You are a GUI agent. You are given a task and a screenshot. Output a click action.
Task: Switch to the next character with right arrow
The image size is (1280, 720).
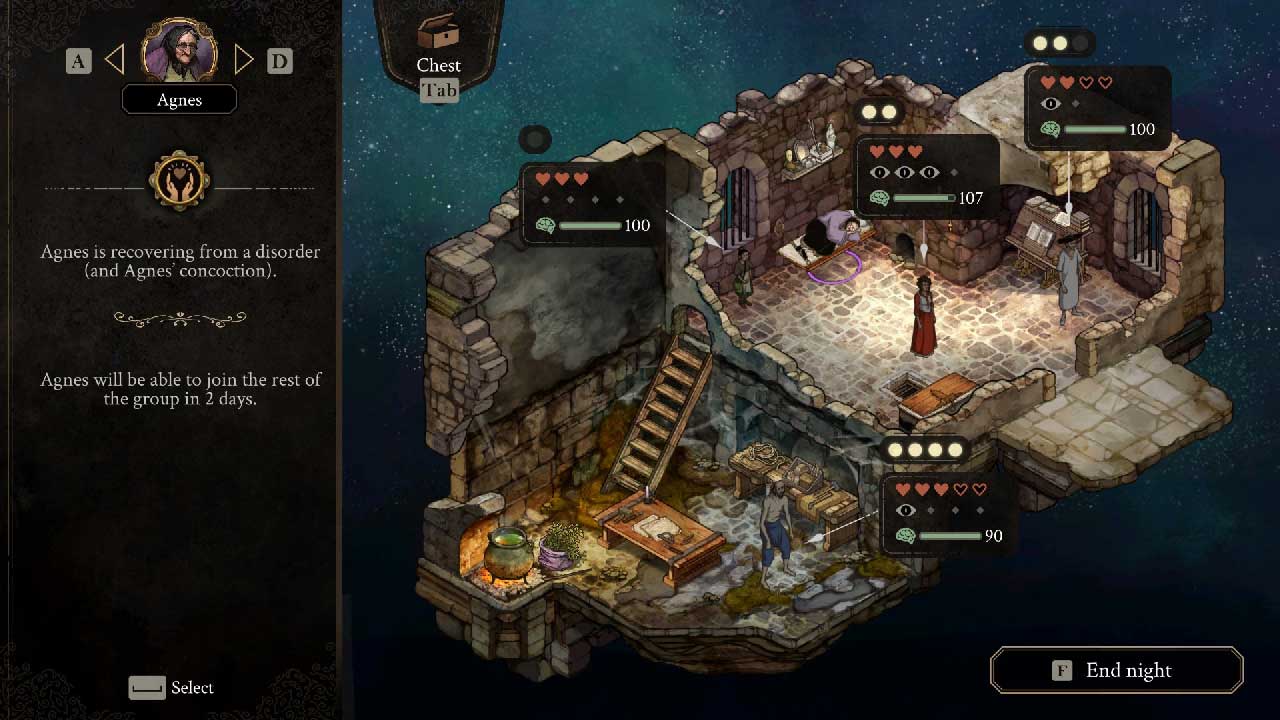point(243,61)
